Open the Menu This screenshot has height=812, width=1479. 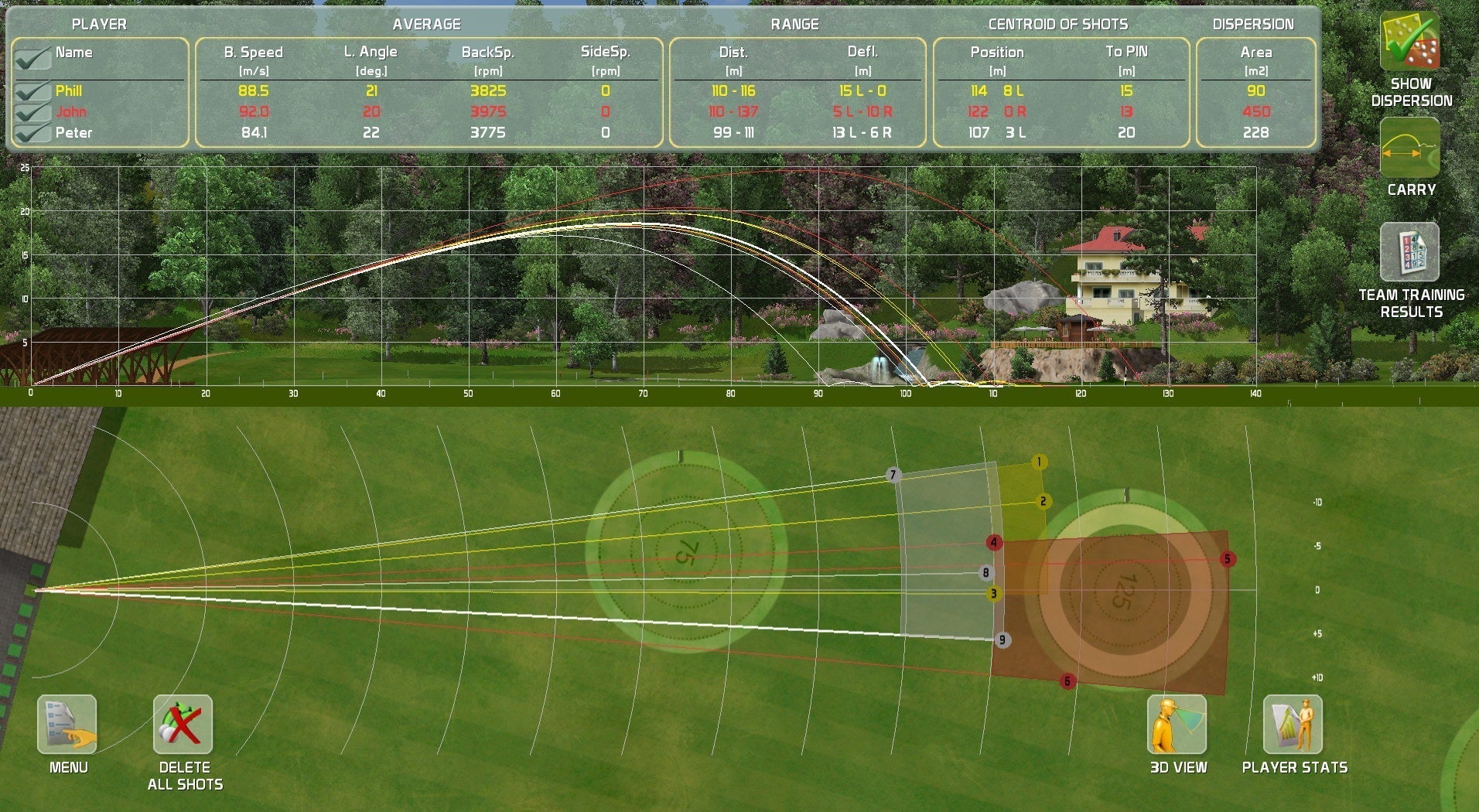[66, 725]
